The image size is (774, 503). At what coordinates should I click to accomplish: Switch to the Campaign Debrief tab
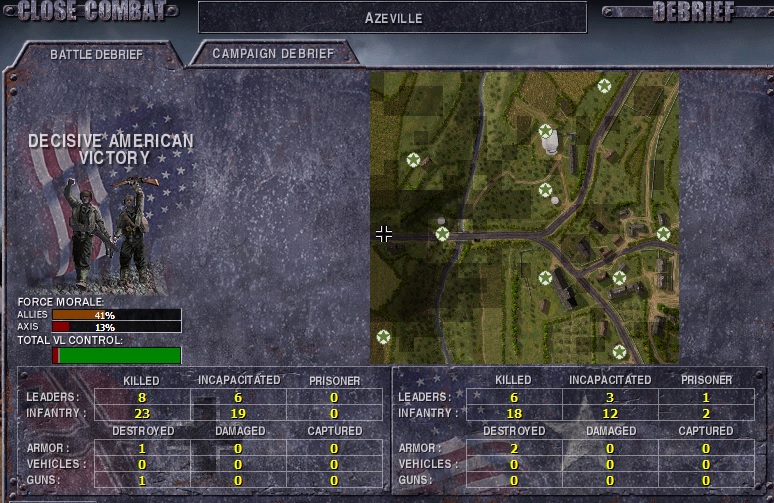[272, 54]
